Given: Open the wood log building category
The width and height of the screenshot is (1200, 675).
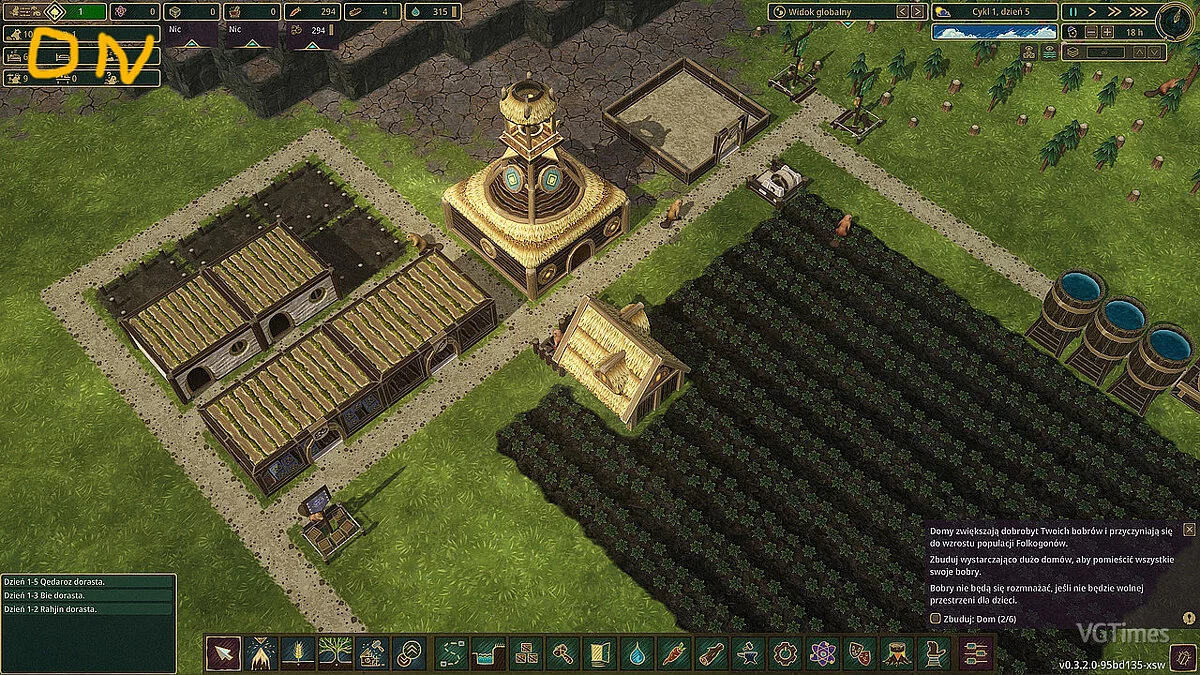Looking at the screenshot, I should click(711, 653).
